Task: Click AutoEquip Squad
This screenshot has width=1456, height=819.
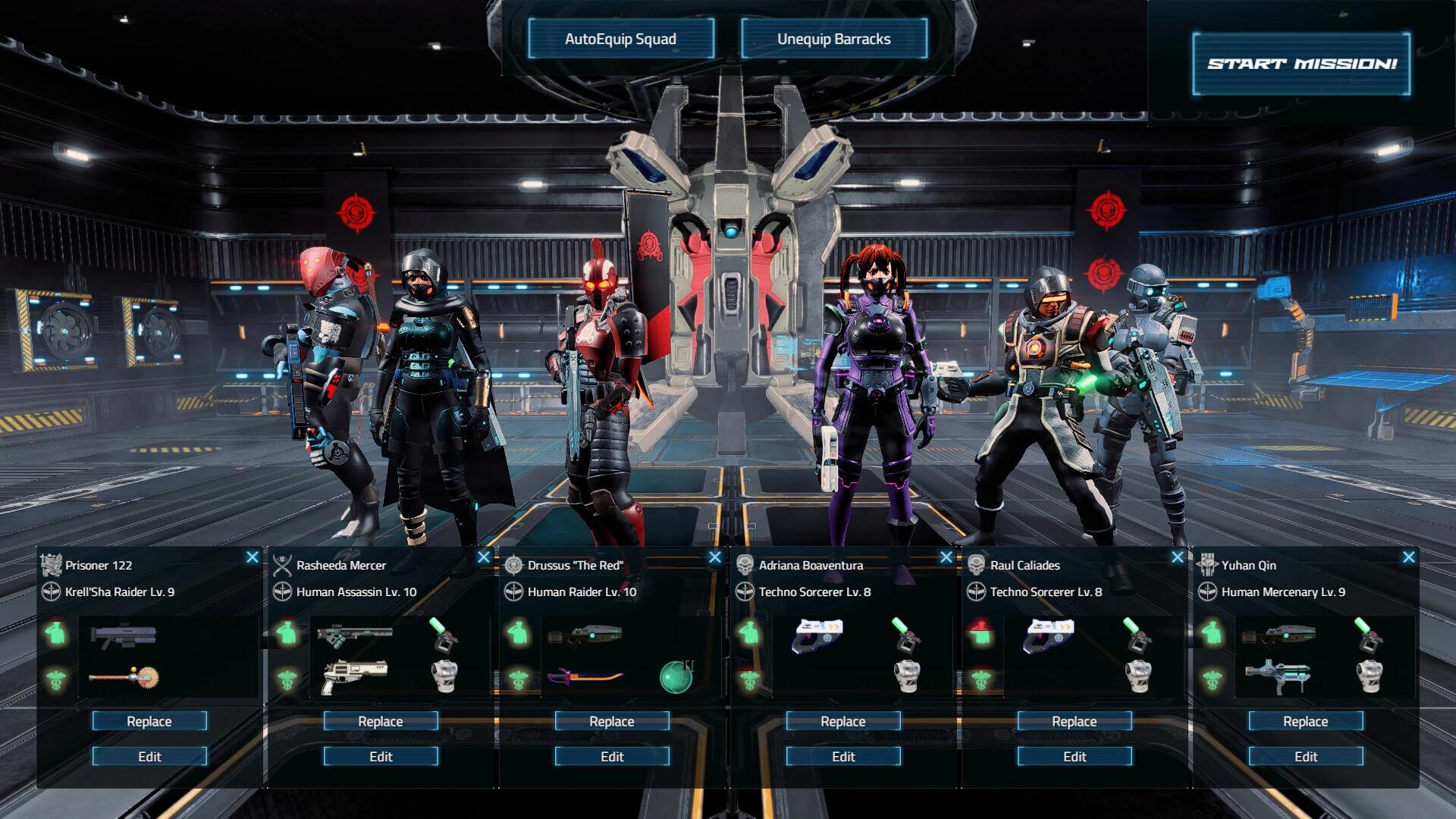Action: tap(620, 39)
